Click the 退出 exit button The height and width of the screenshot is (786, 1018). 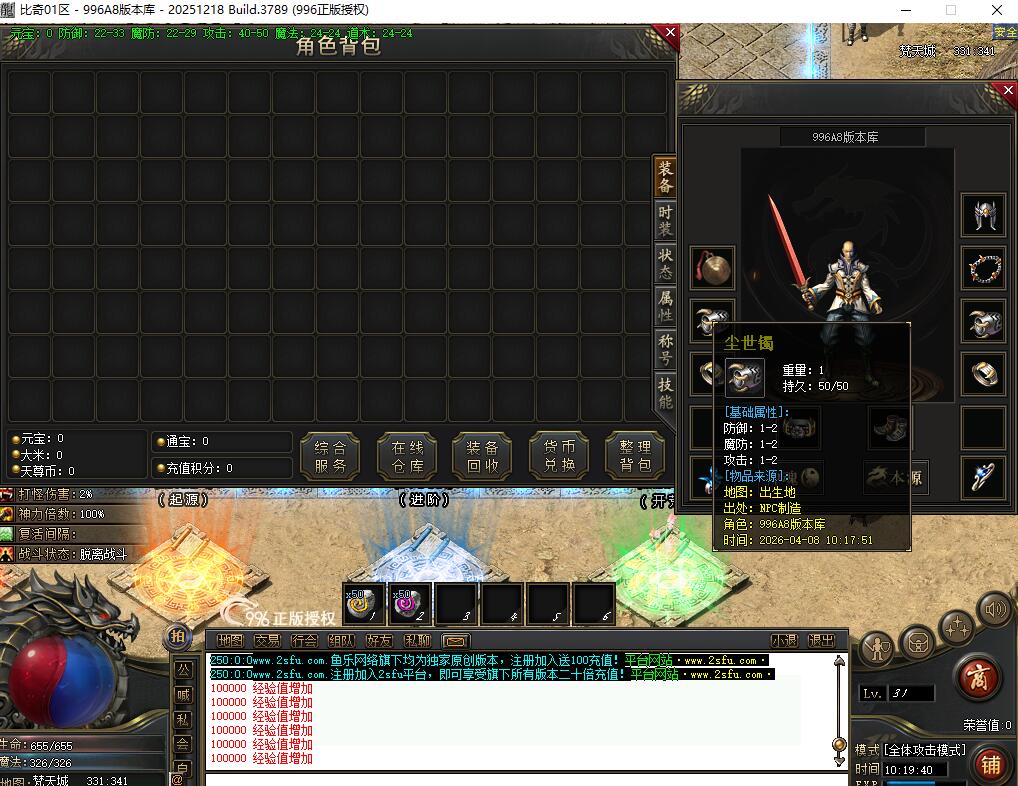coord(821,641)
